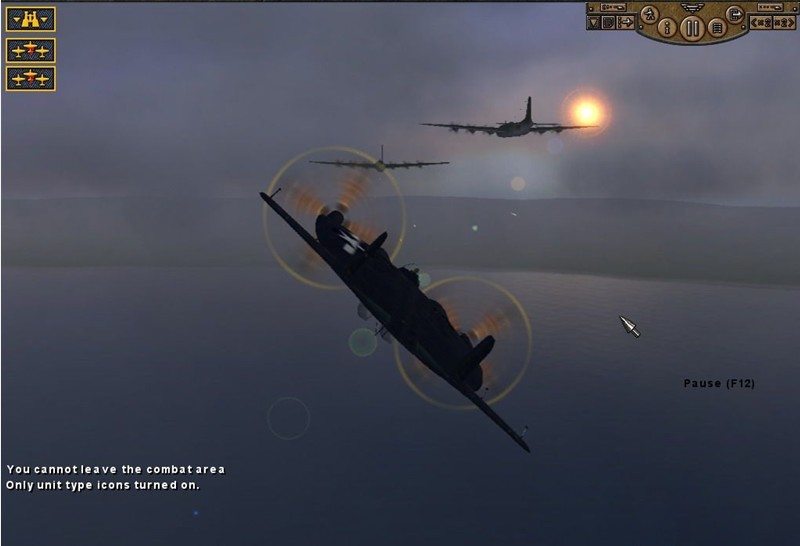Slow down game speed with left x2 arrow
800x546 pixels.
point(761,22)
